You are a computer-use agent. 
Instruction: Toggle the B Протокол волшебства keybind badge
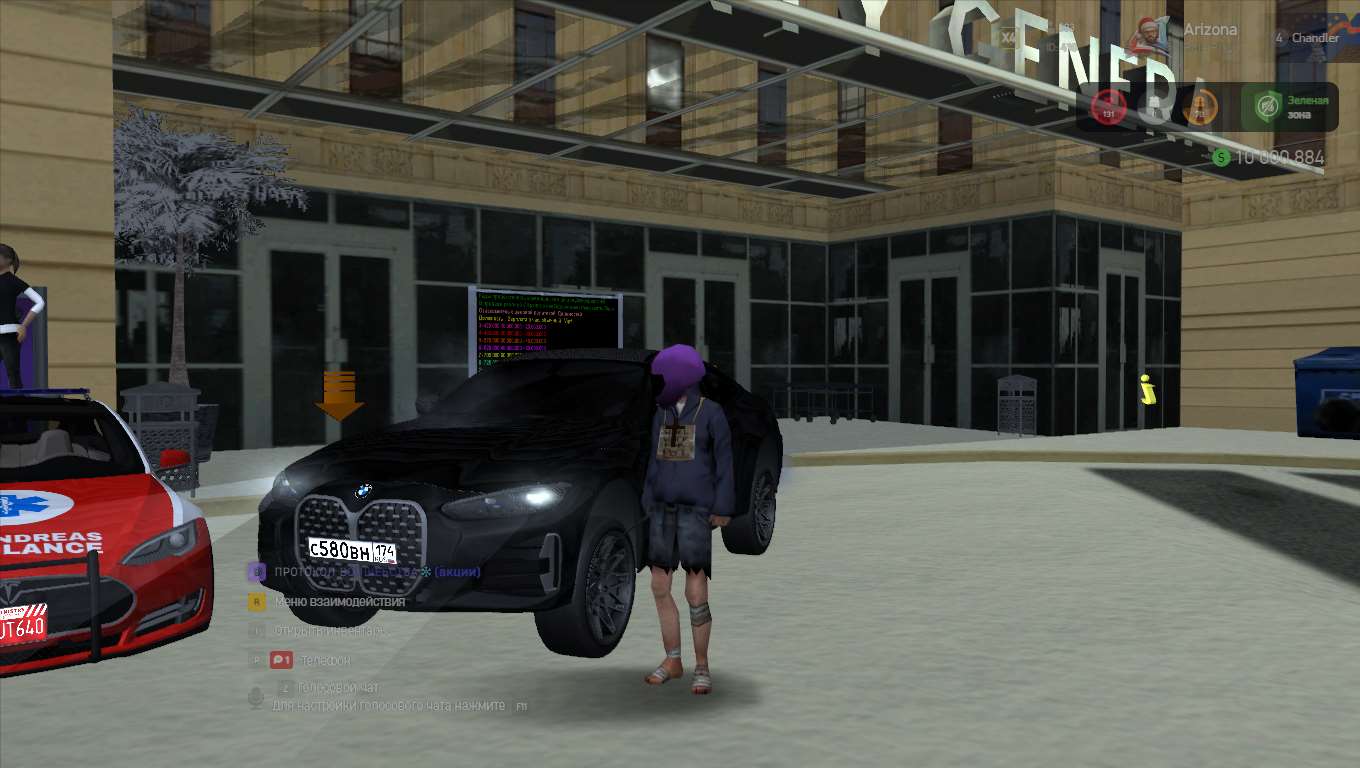point(257,572)
